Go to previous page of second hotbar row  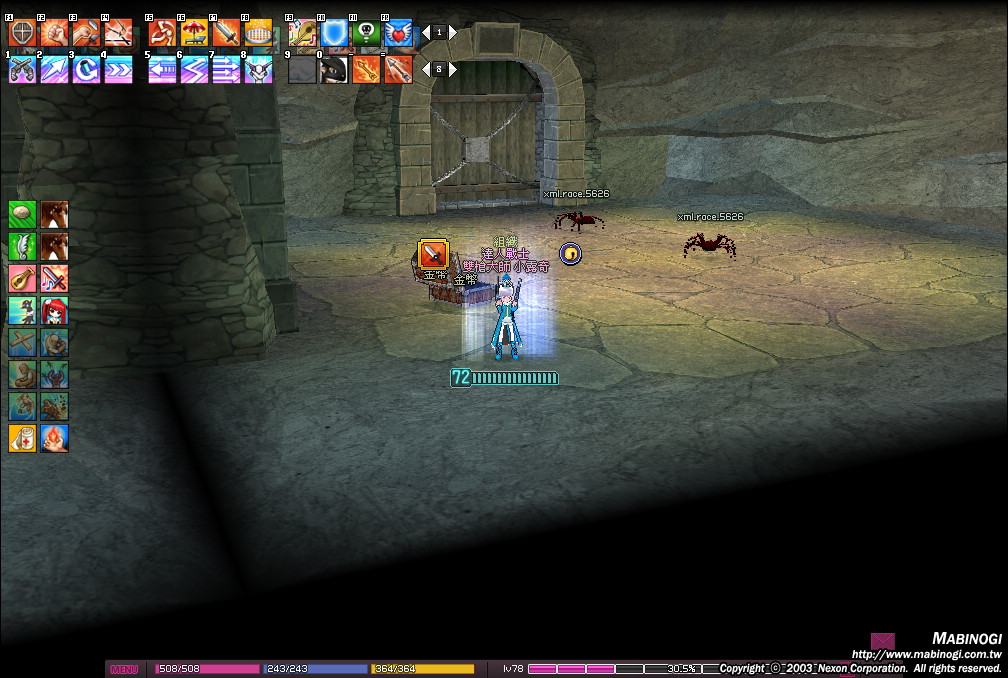click(x=425, y=69)
